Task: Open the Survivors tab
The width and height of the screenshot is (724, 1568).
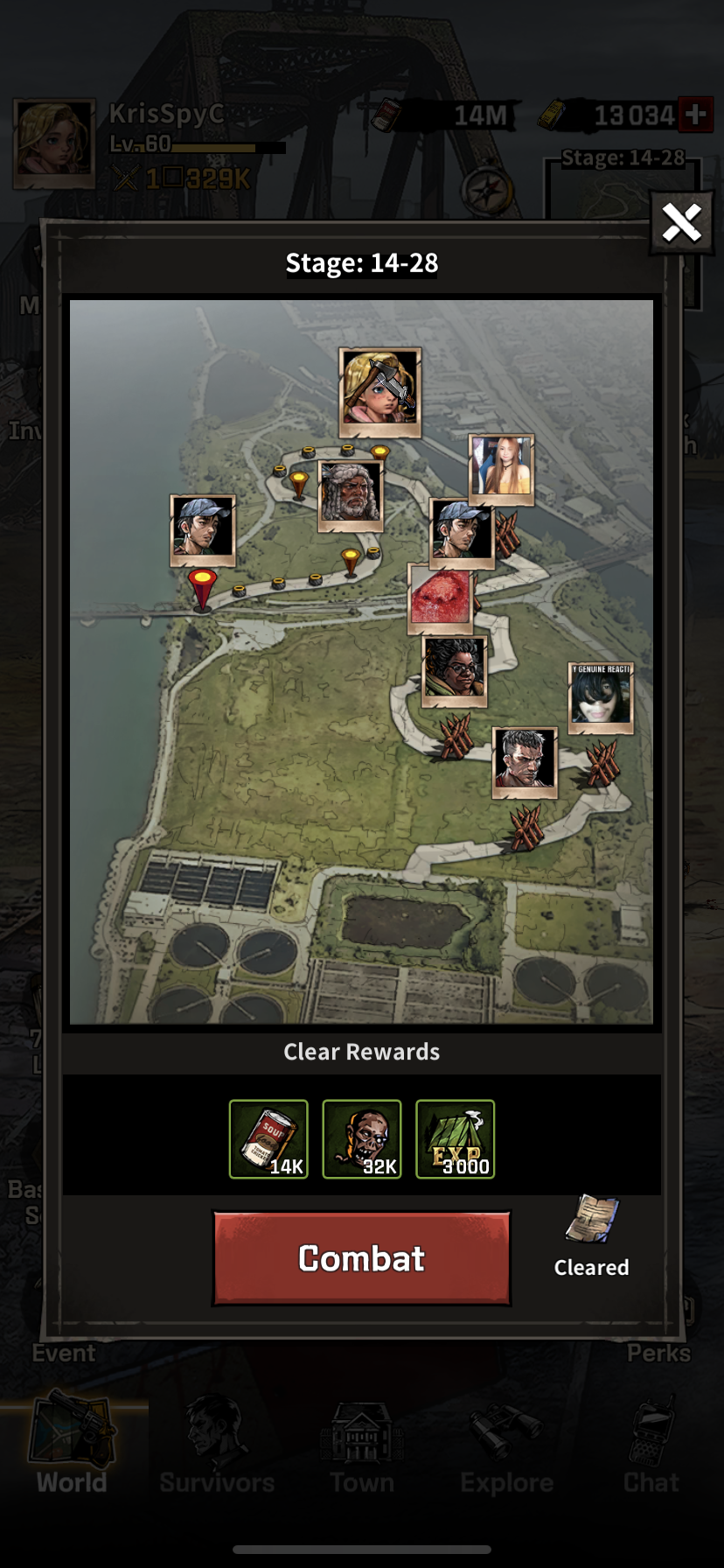Action: point(217,1444)
